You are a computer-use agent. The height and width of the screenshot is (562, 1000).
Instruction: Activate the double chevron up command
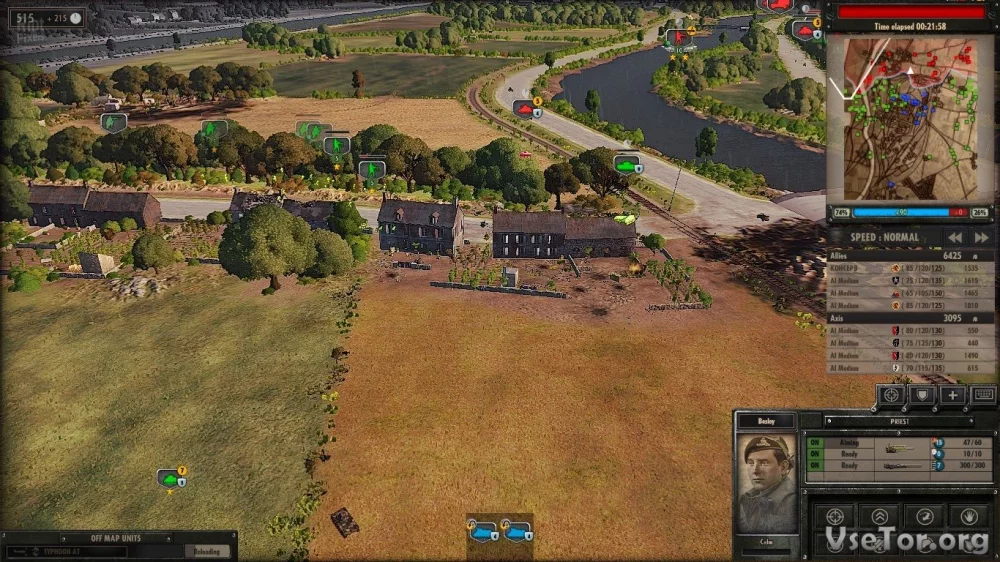pyautogui.click(x=879, y=516)
